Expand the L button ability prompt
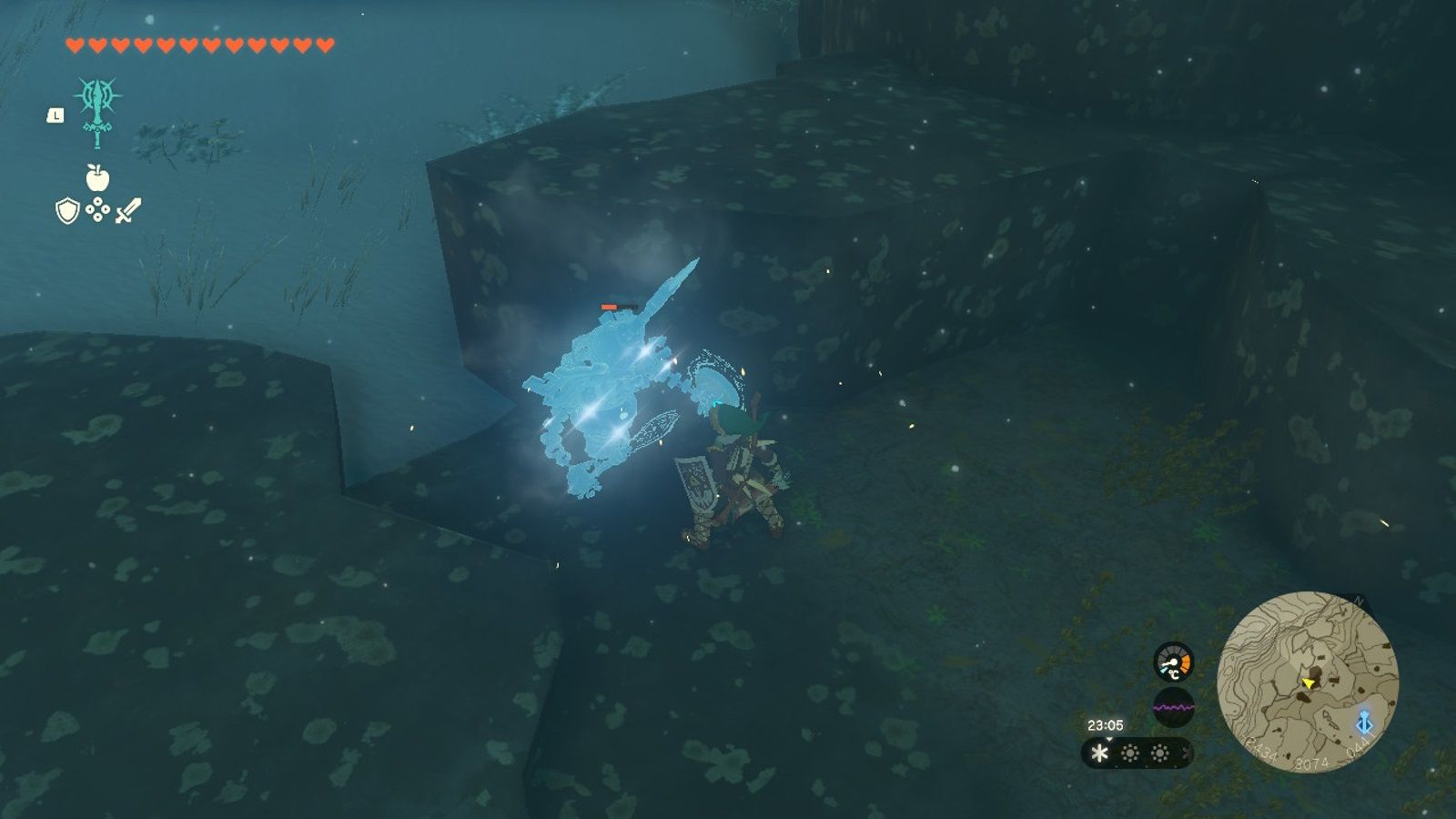 click(x=54, y=115)
